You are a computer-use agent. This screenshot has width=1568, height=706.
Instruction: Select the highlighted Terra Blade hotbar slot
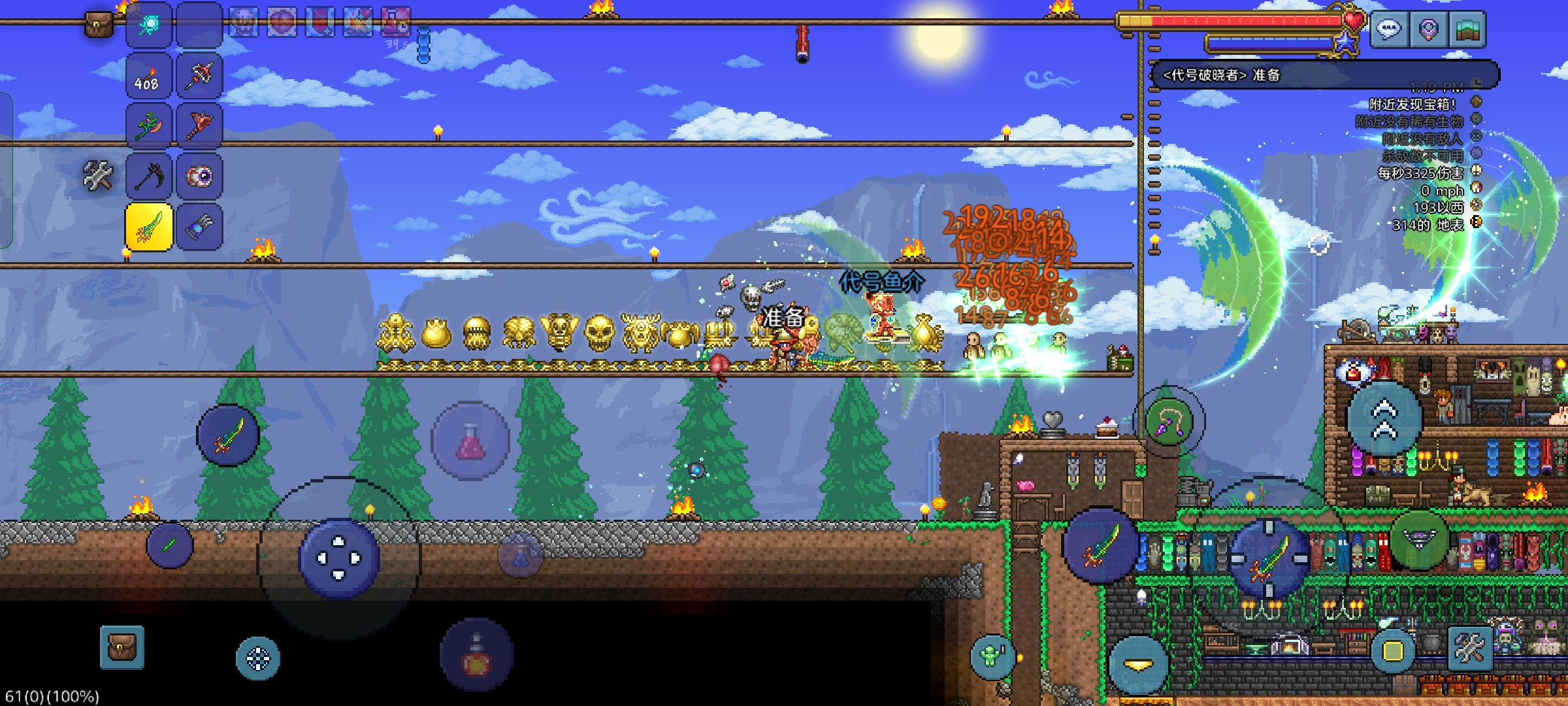[148, 227]
